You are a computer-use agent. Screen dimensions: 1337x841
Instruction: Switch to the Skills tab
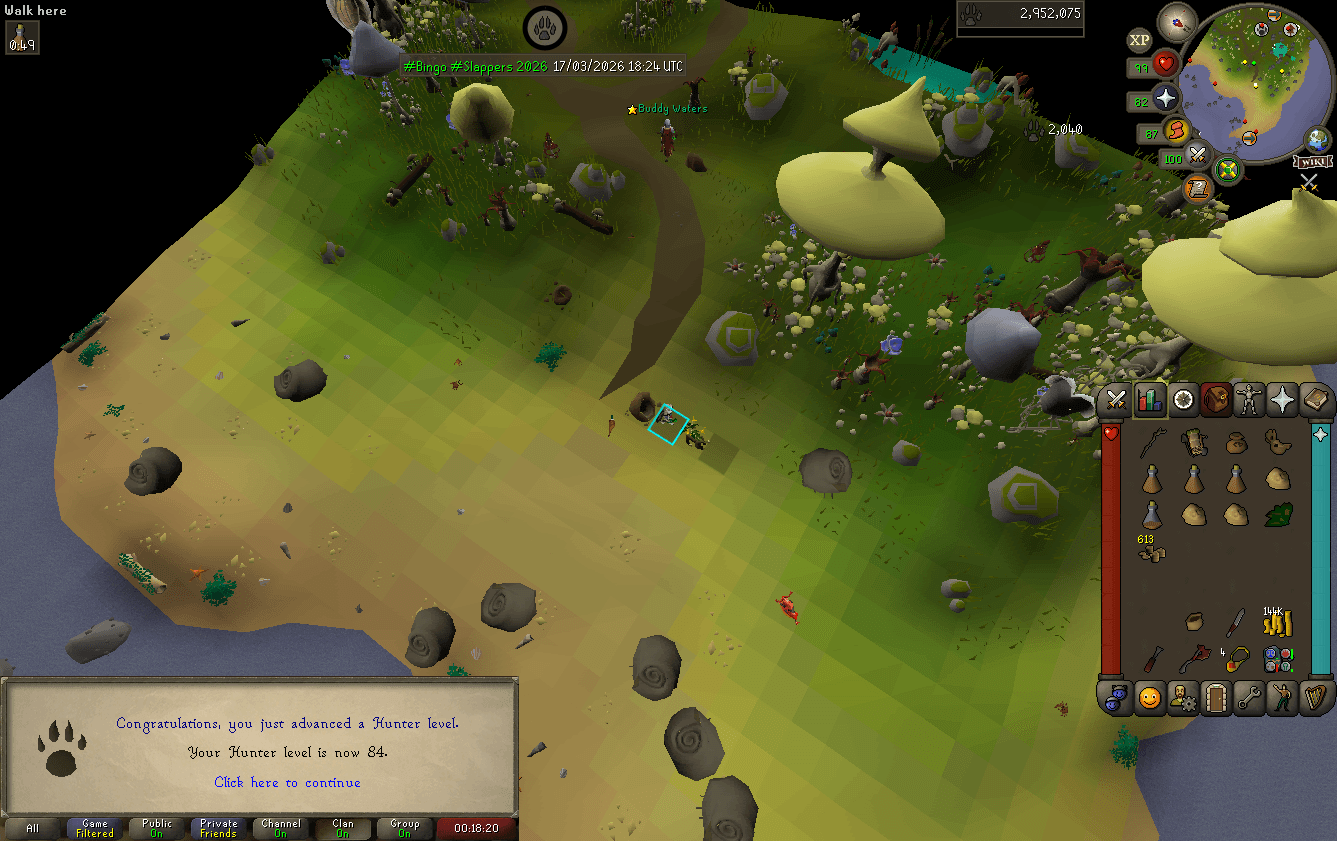(1149, 400)
